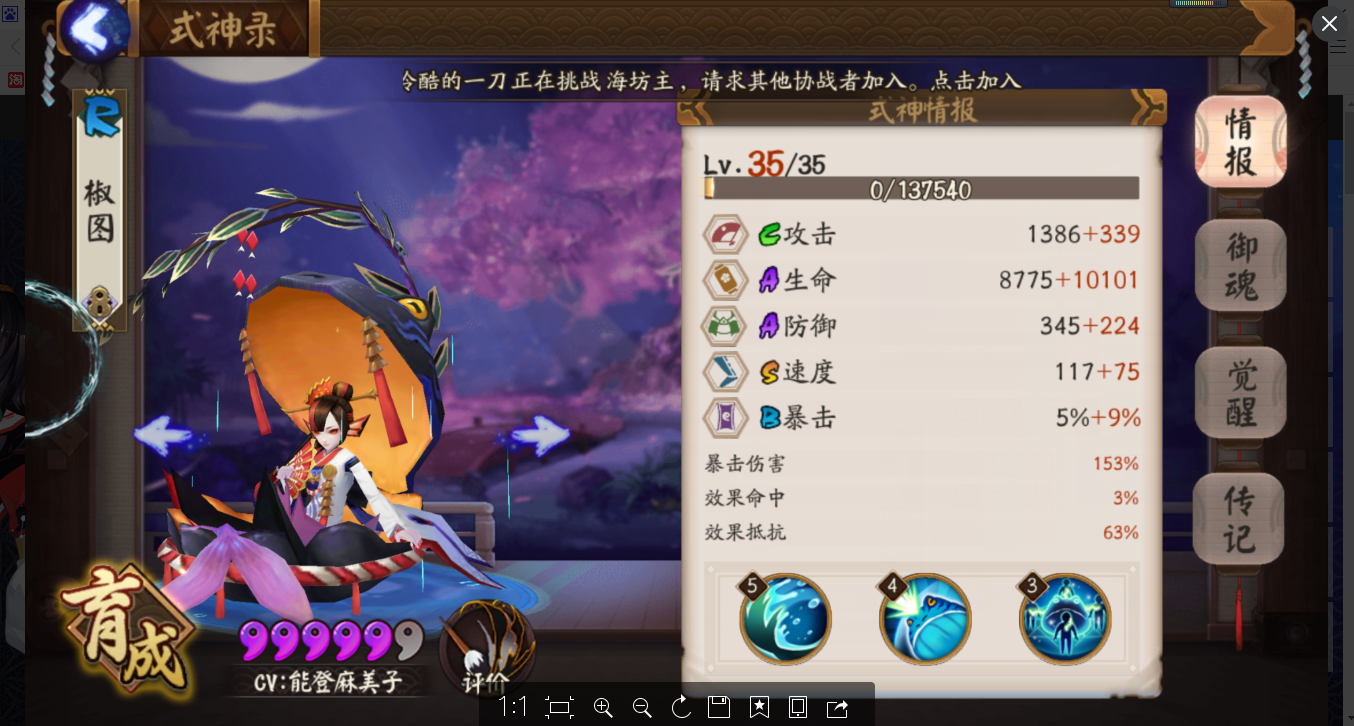Inspect the level 3 linked figures skill

1065,619
